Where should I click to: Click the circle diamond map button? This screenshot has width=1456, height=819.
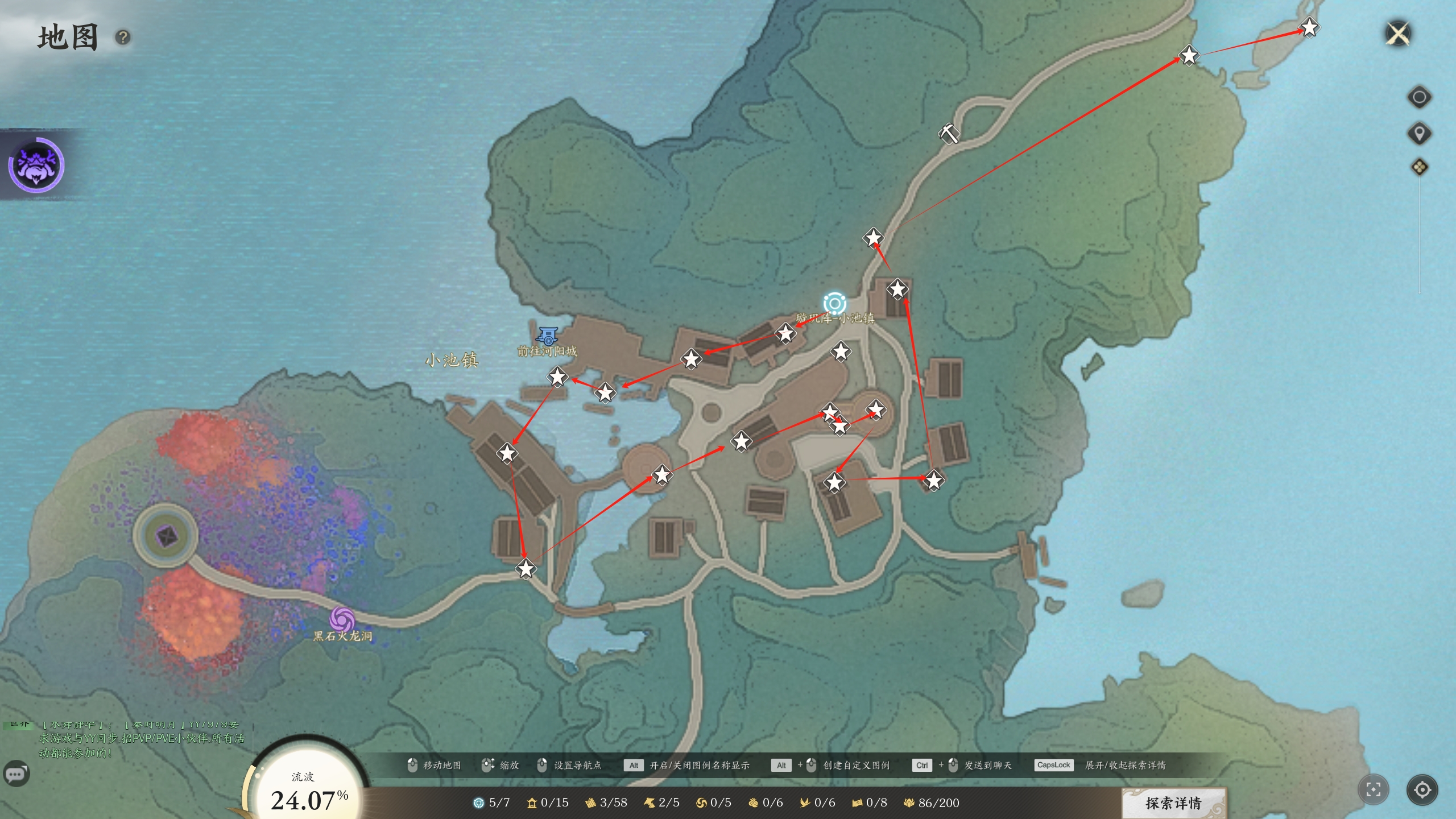pyautogui.click(x=1419, y=97)
